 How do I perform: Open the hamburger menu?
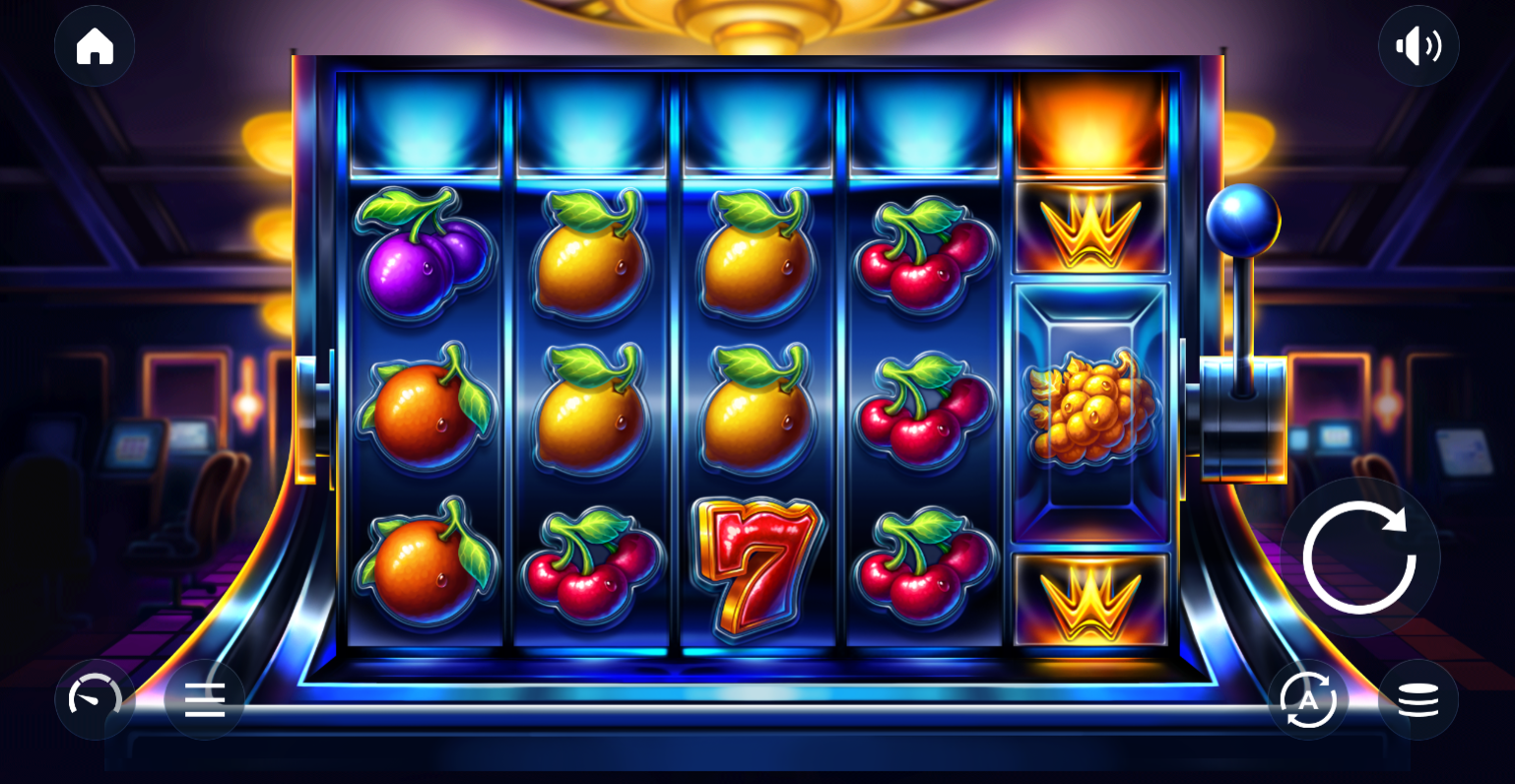click(x=204, y=699)
